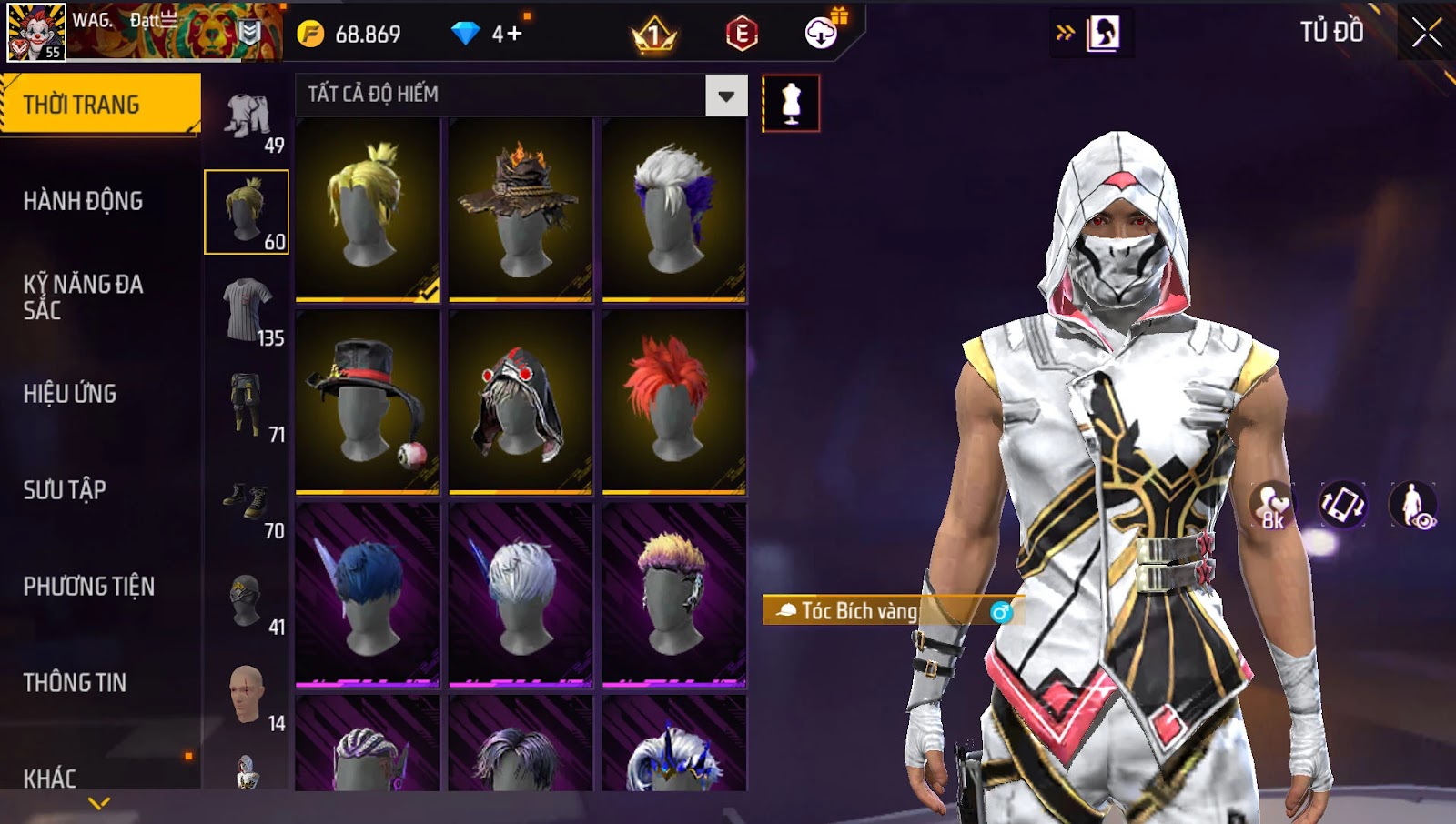Pick the blue hair item
The width and height of the screenshot is (1456, 824).
pos(368,594)
